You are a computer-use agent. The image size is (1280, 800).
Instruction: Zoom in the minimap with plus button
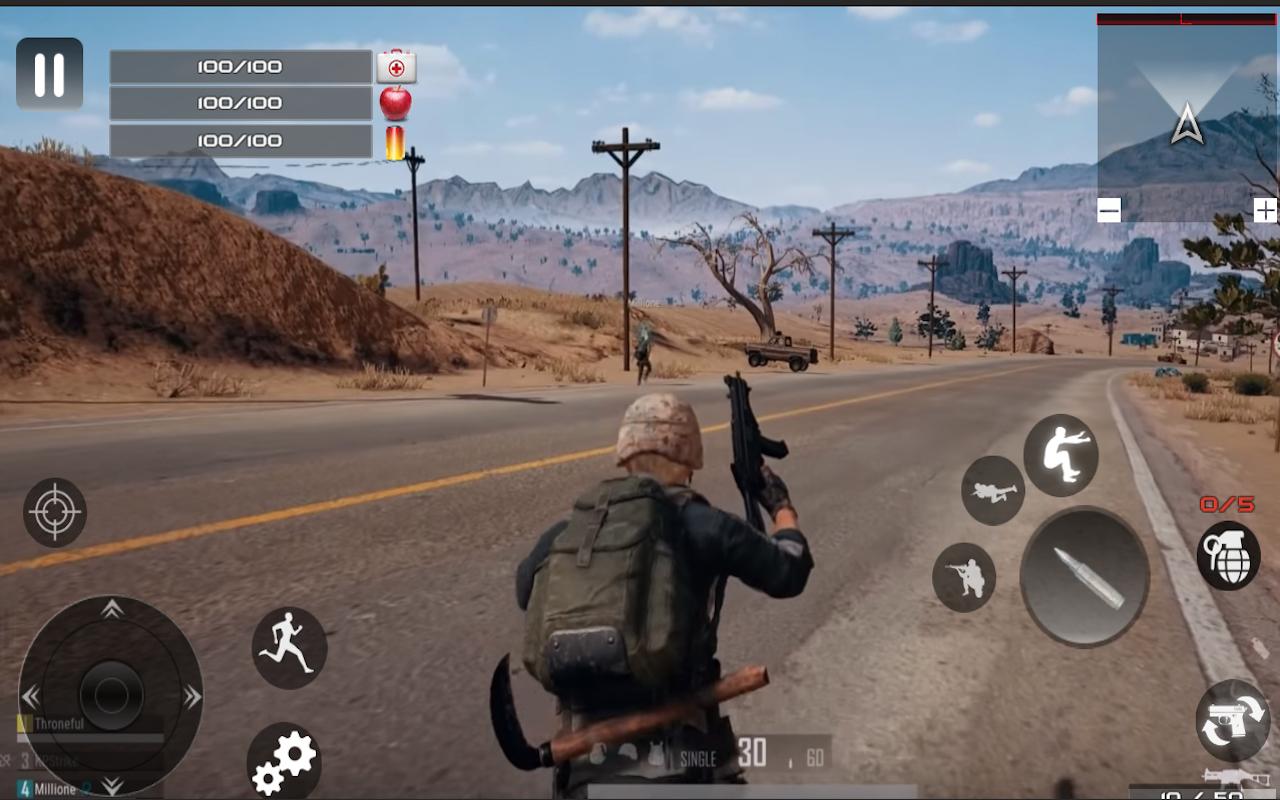coord(1265,210)
